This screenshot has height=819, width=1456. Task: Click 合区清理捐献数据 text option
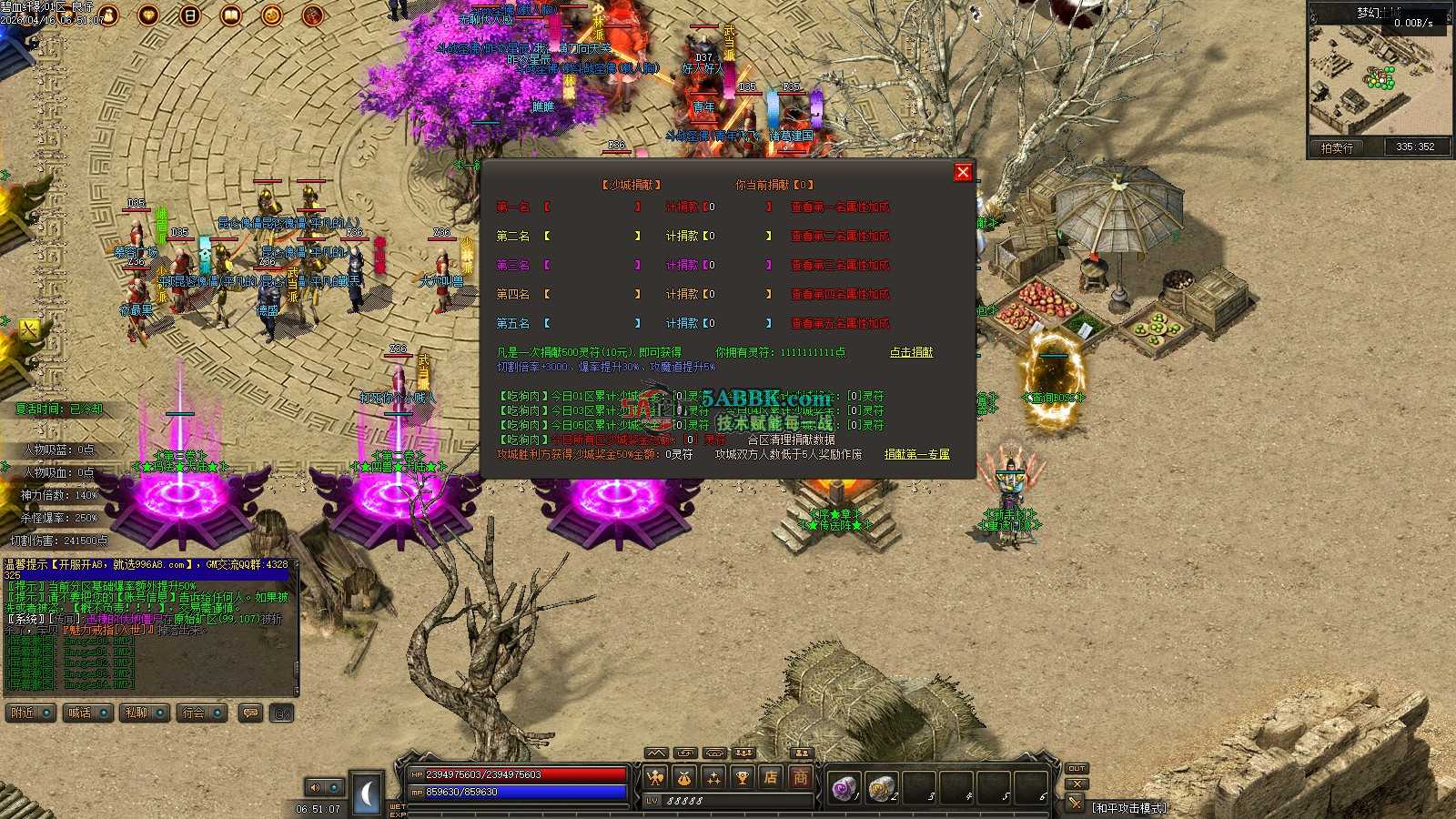[x=791, y=440]
